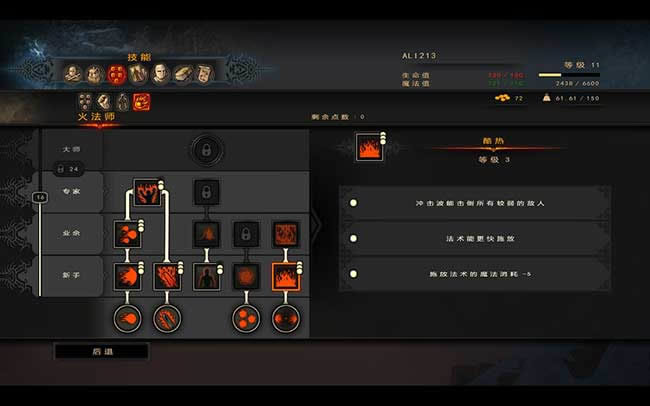Switch to the scroll tab in top bar
Viewport: 650px width, 406px height.
coord(204,73)
